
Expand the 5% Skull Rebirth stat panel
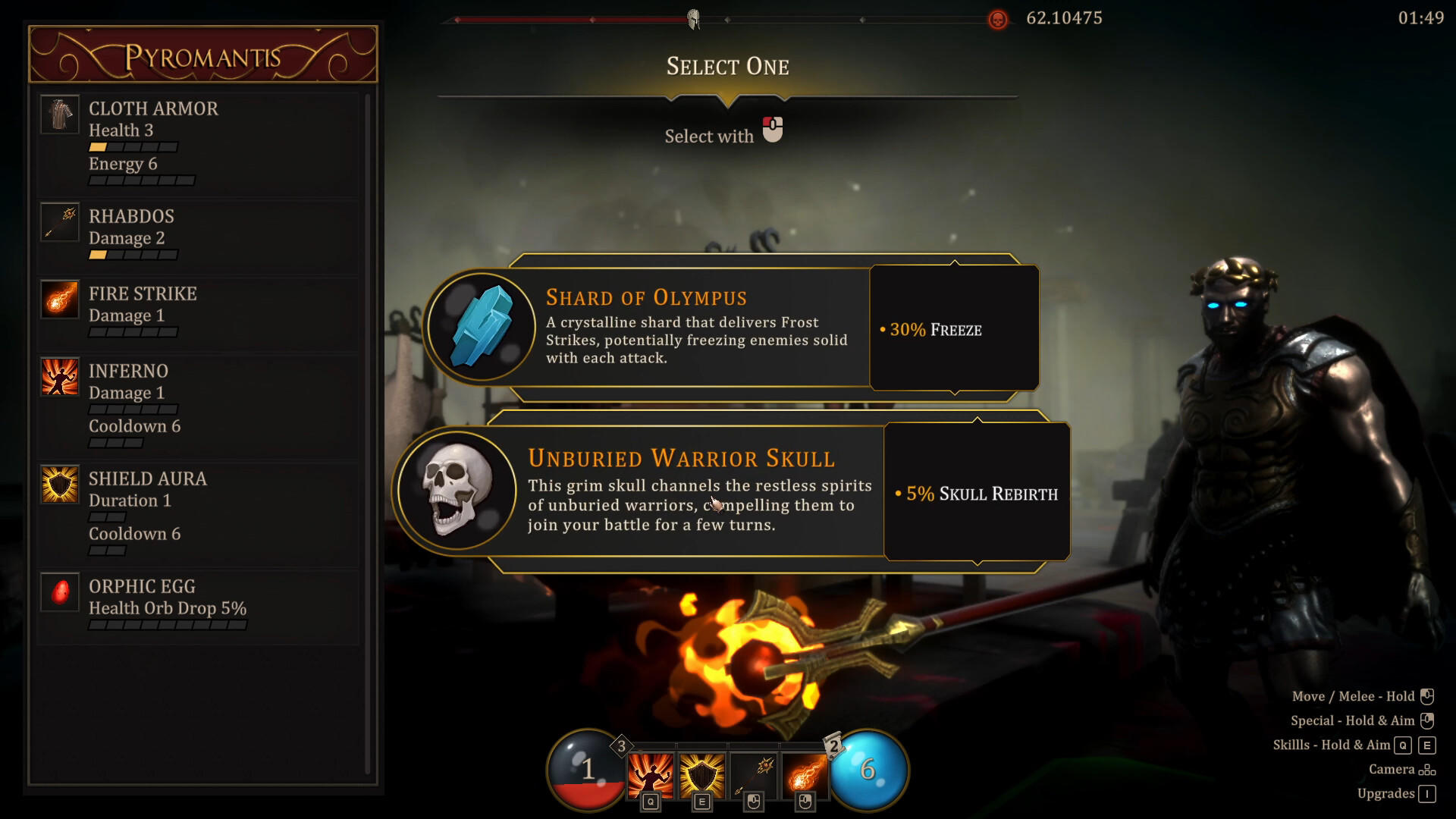(977, 493)
